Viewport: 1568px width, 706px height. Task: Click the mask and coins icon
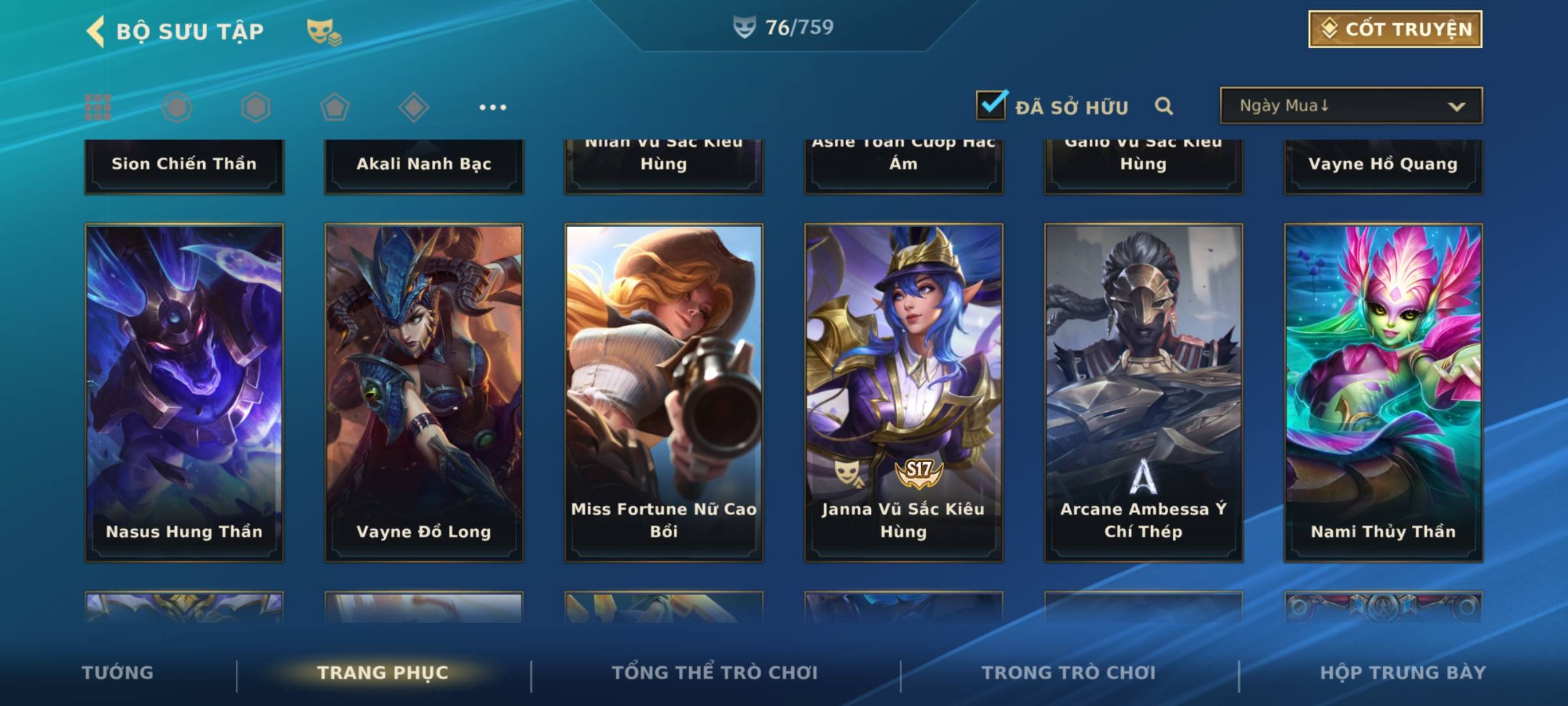click(324, 32)
